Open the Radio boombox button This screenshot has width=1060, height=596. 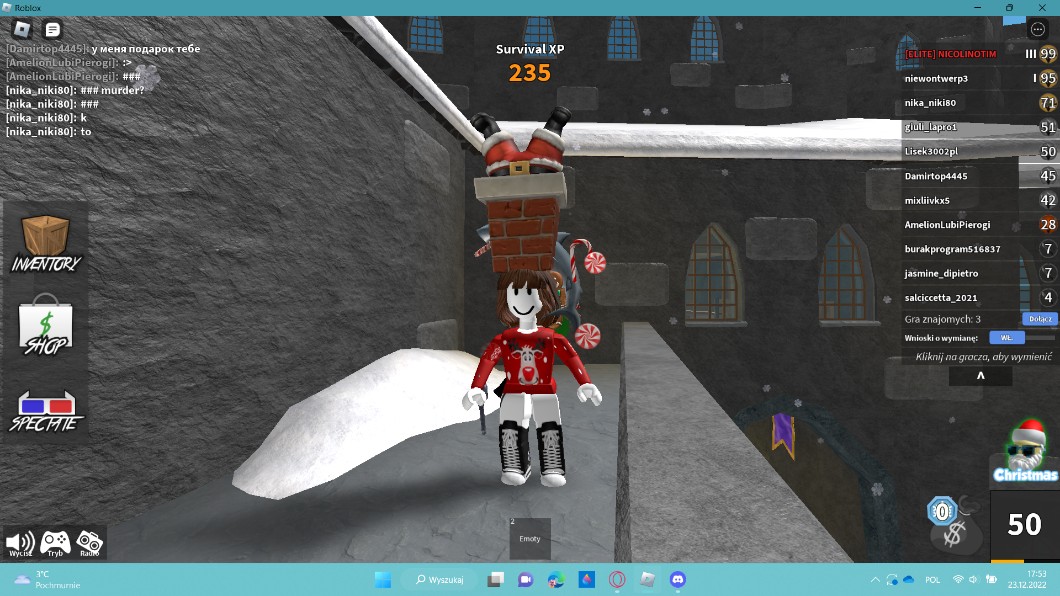pos(89,544)
